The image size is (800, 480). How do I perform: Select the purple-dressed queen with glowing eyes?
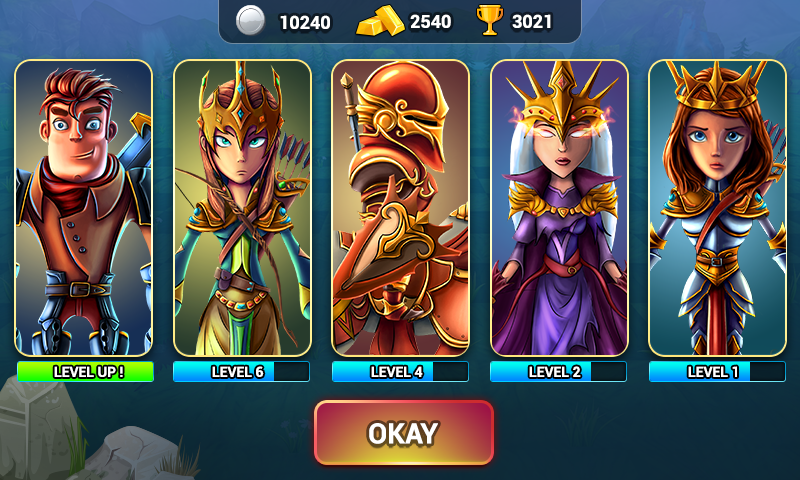click(x=559, y=208)
